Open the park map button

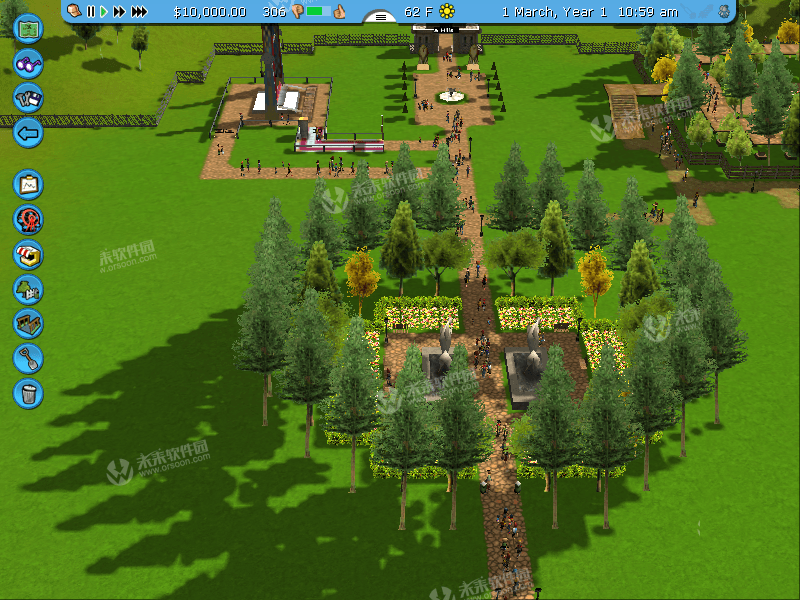28,27
